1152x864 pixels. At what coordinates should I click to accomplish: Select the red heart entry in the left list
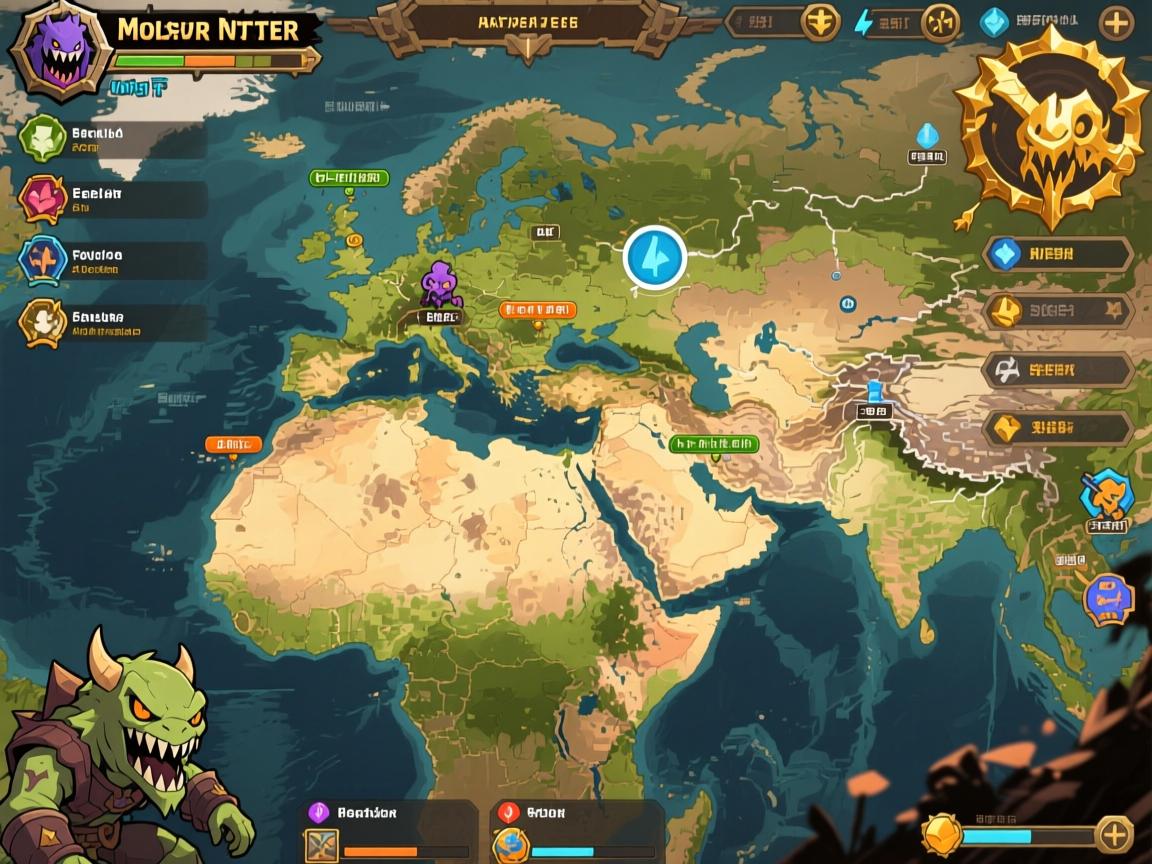click(x=42, y=198)
